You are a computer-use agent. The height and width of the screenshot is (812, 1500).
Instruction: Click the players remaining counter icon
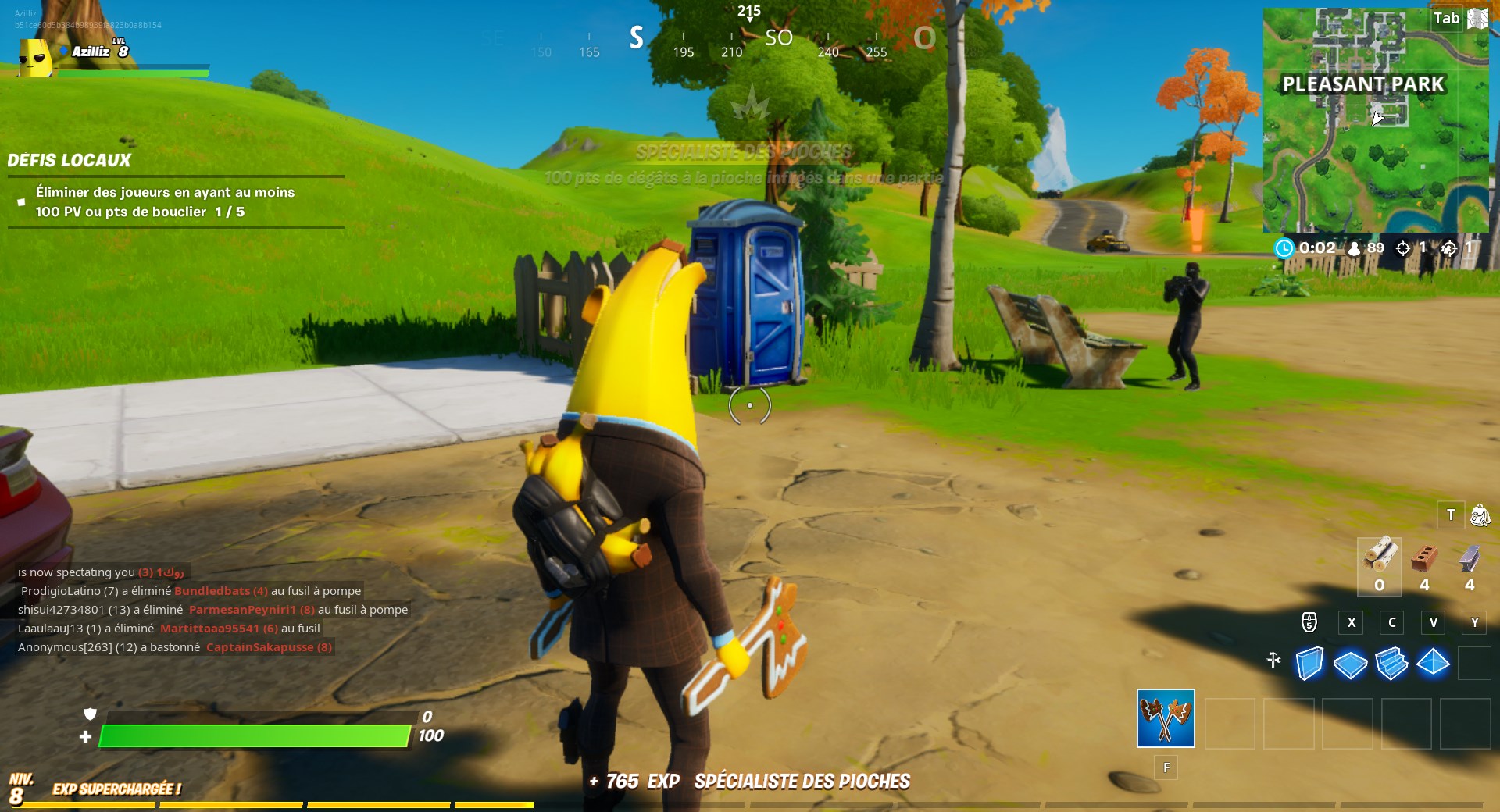coord(1354,248)
